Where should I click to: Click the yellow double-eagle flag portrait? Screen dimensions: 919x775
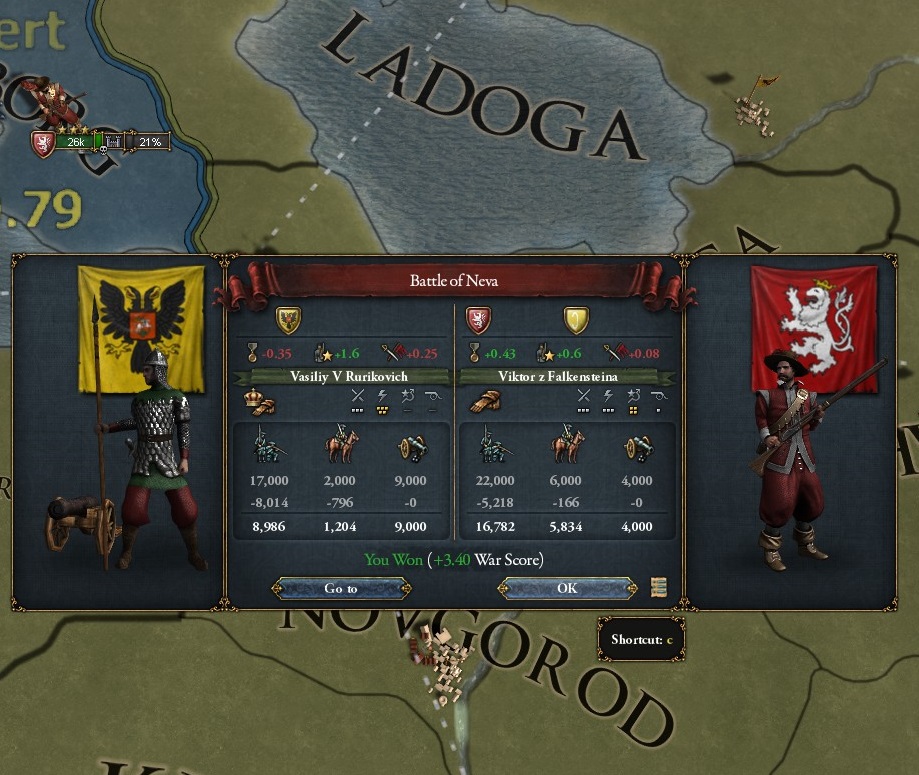coord(141,329)
